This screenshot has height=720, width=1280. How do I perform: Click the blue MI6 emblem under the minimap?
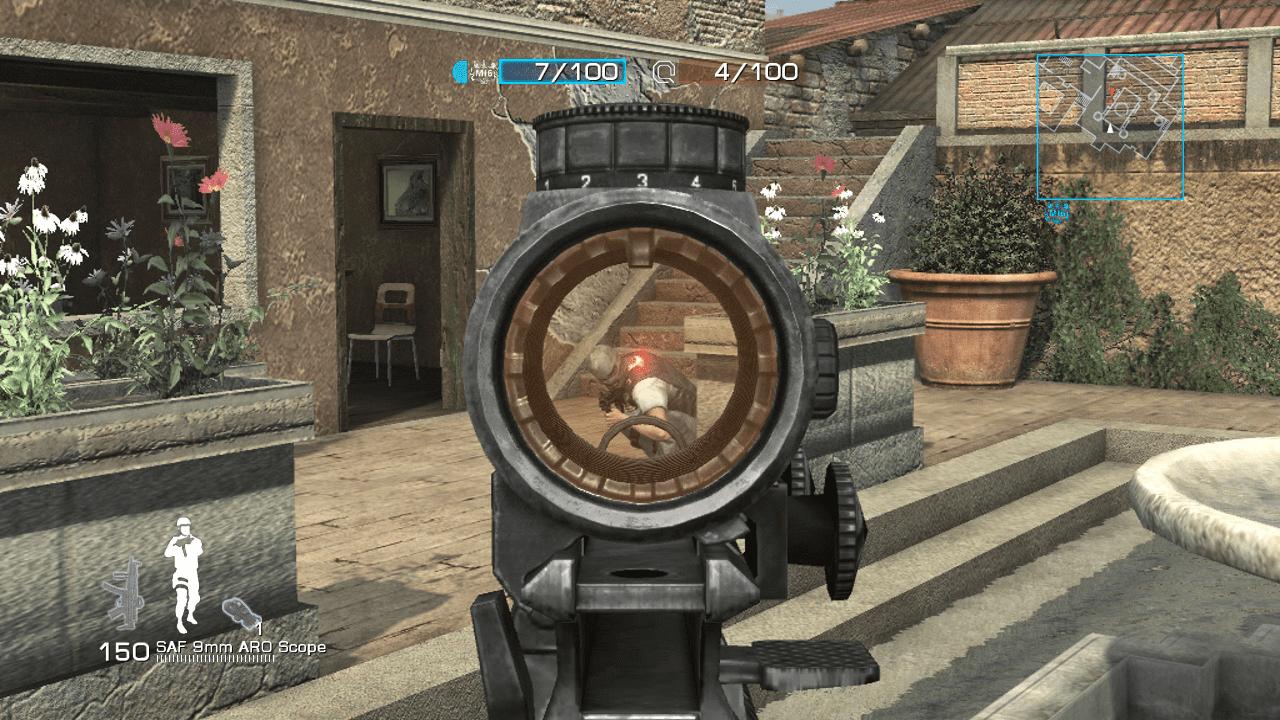pyautogui.click(x=1056, y=213)
